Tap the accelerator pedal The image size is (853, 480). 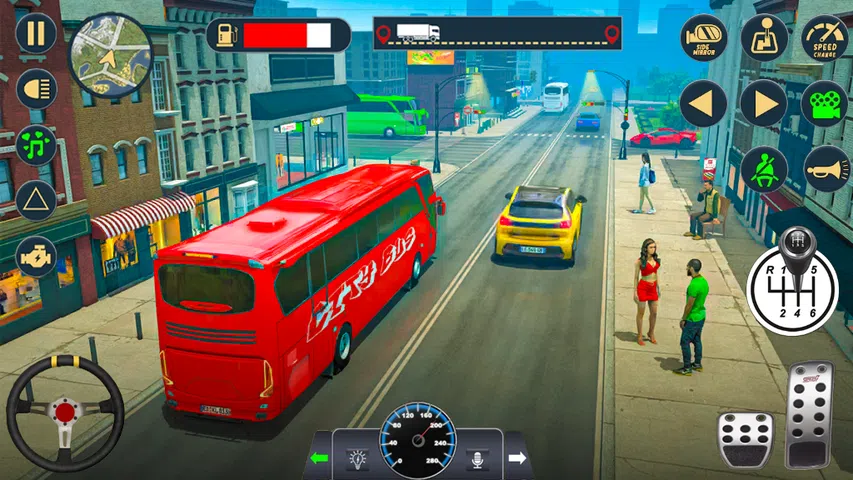(x=809, y=413)
